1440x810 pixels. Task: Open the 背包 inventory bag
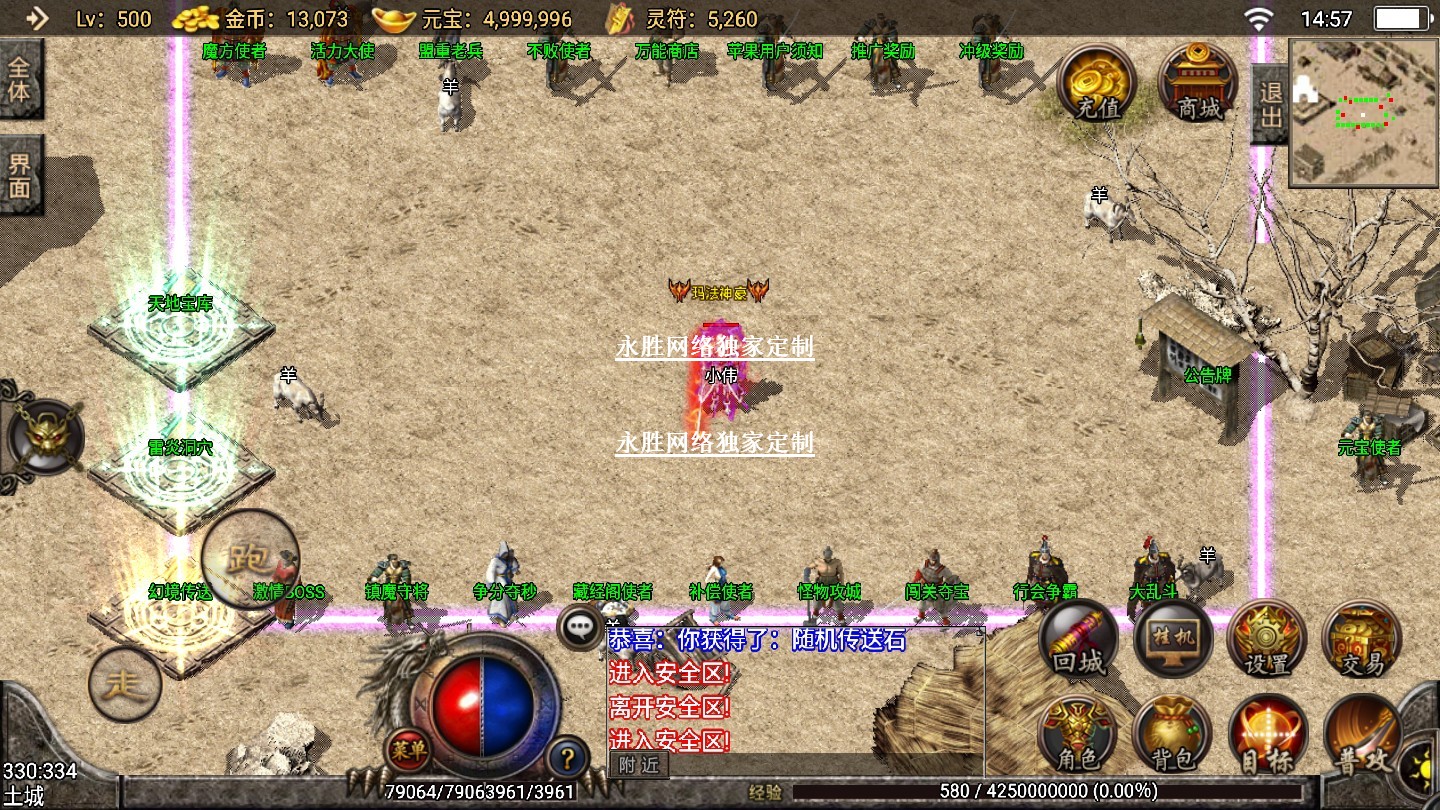click(x=1172, y=735)
